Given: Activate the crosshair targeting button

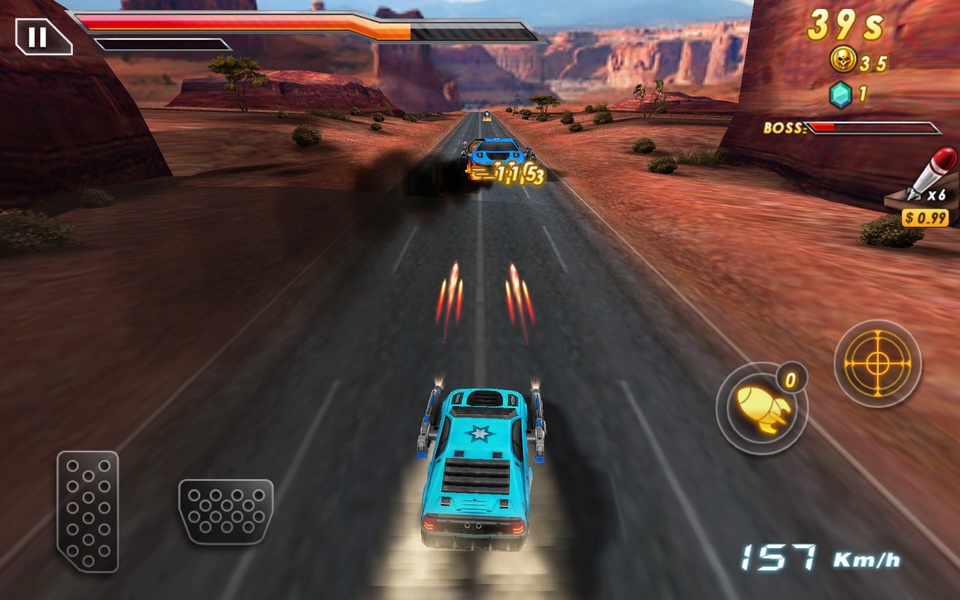Looking at the screenshot, I should pyautogui.click(x=877, y=363).
